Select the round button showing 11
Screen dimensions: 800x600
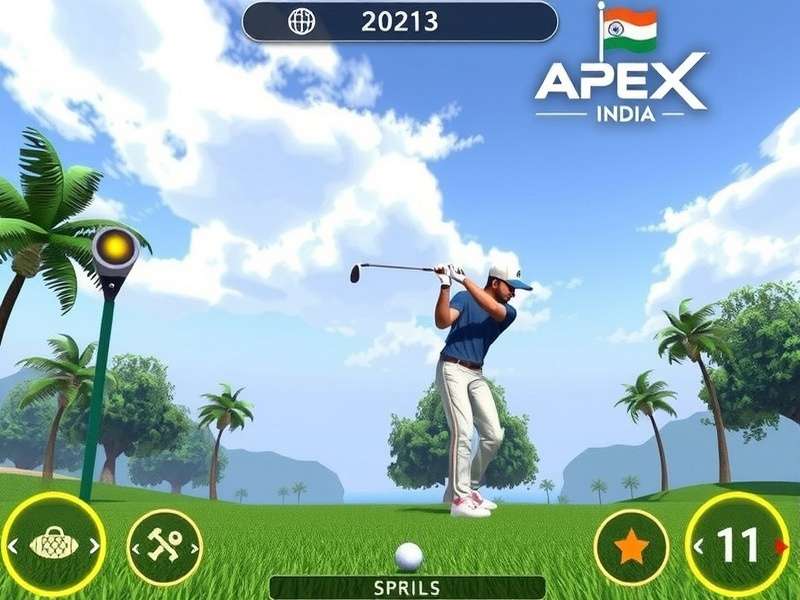pos(738,546)
